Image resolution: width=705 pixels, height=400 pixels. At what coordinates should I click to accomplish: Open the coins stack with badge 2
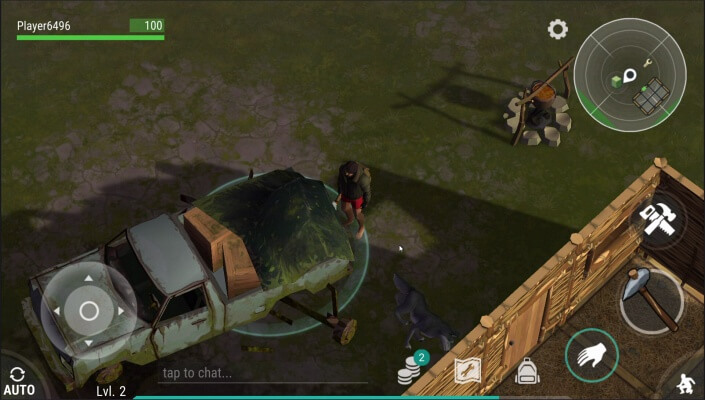[409, 371]
